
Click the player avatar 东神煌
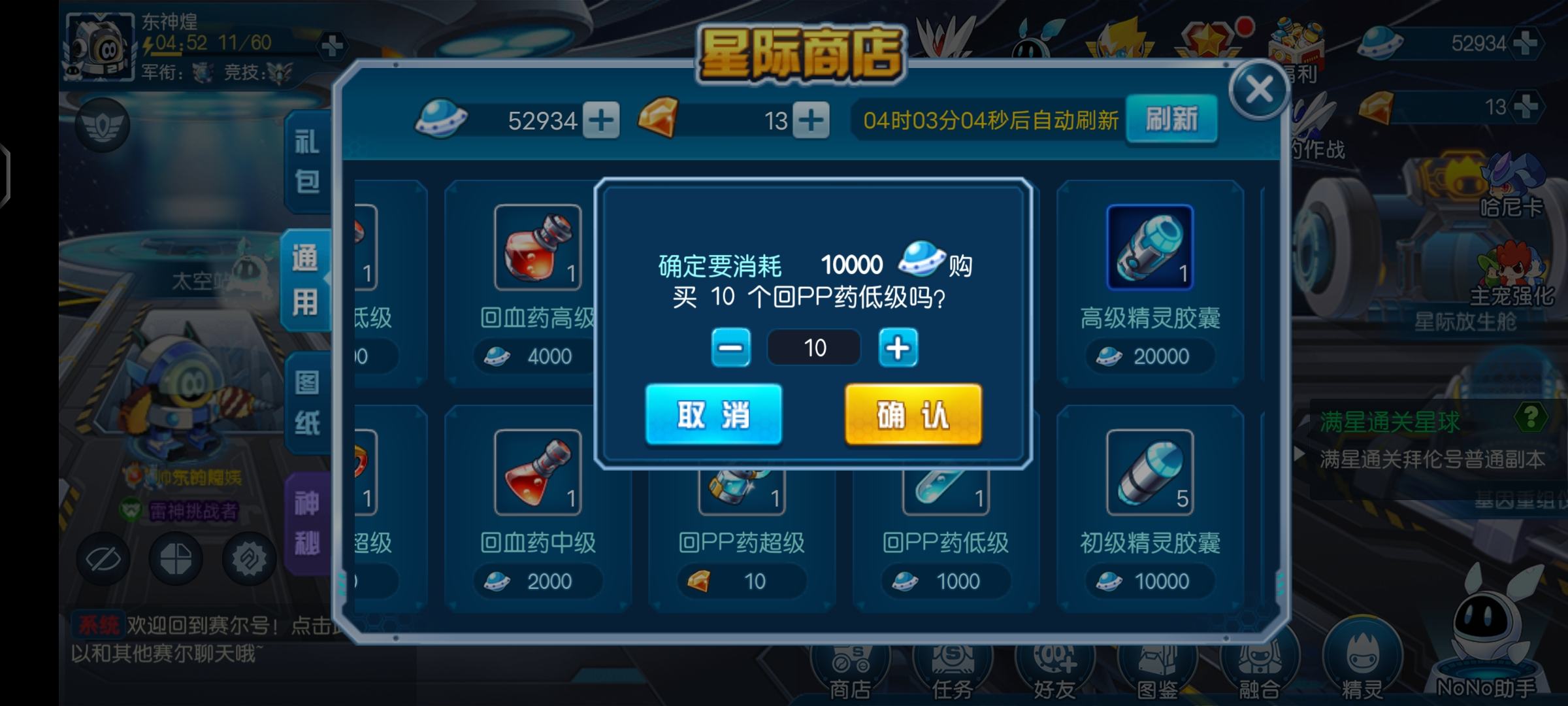[x=99, y=46]
